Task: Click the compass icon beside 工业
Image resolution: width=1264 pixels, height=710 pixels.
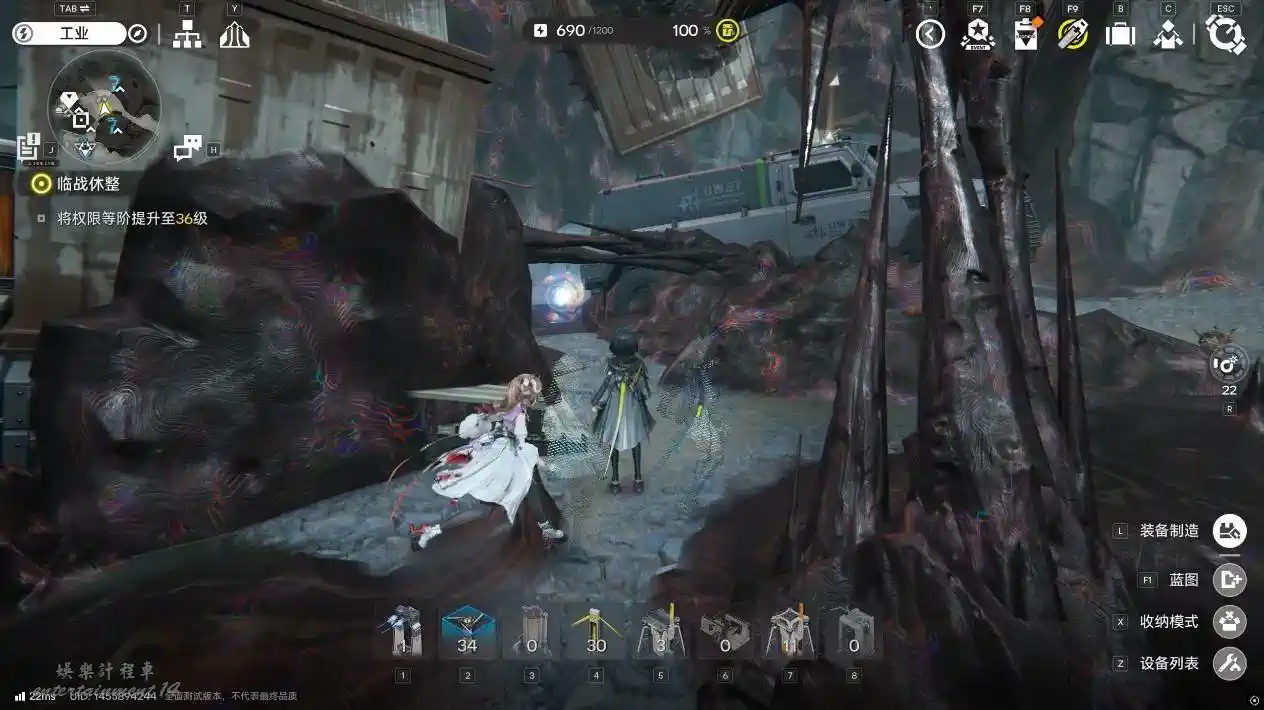Action: 138,34
